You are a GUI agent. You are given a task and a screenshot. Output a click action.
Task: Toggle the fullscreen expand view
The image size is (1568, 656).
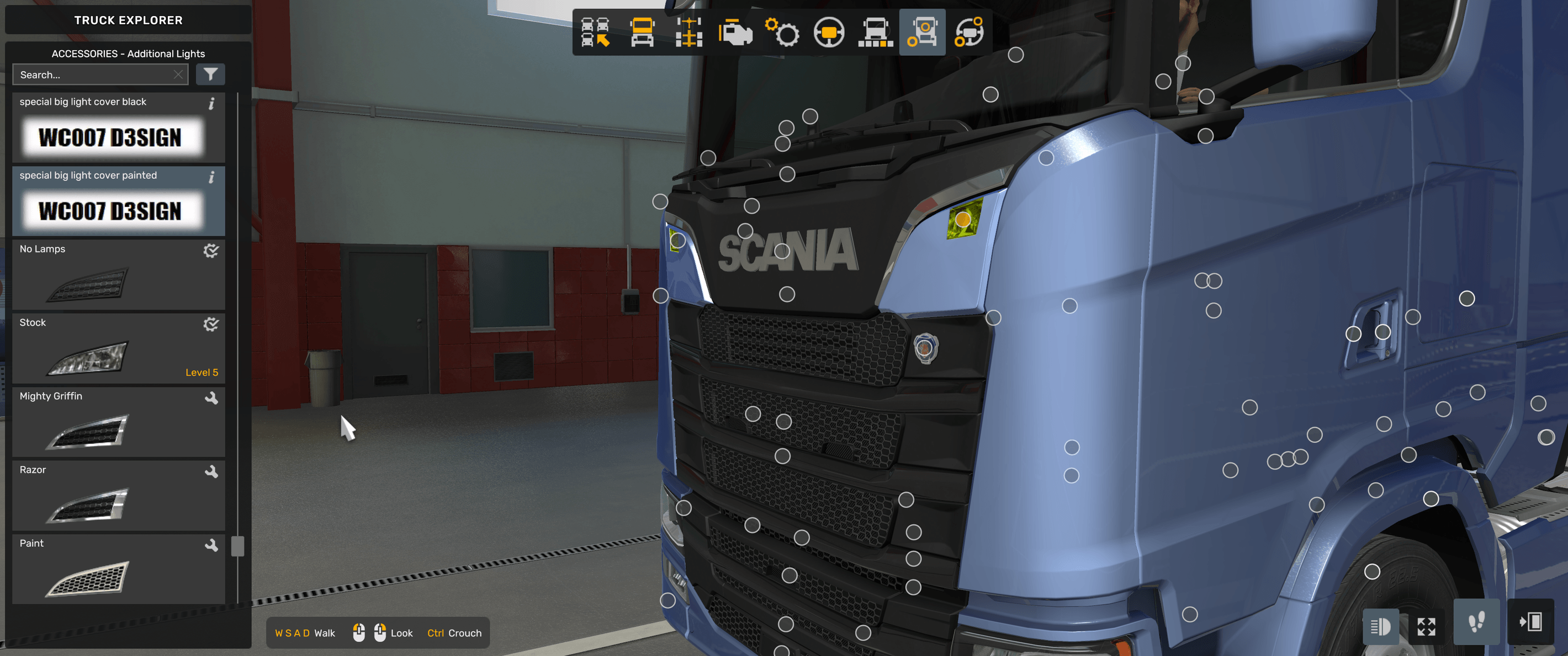pyautogui.click(x=1427, y=626)
